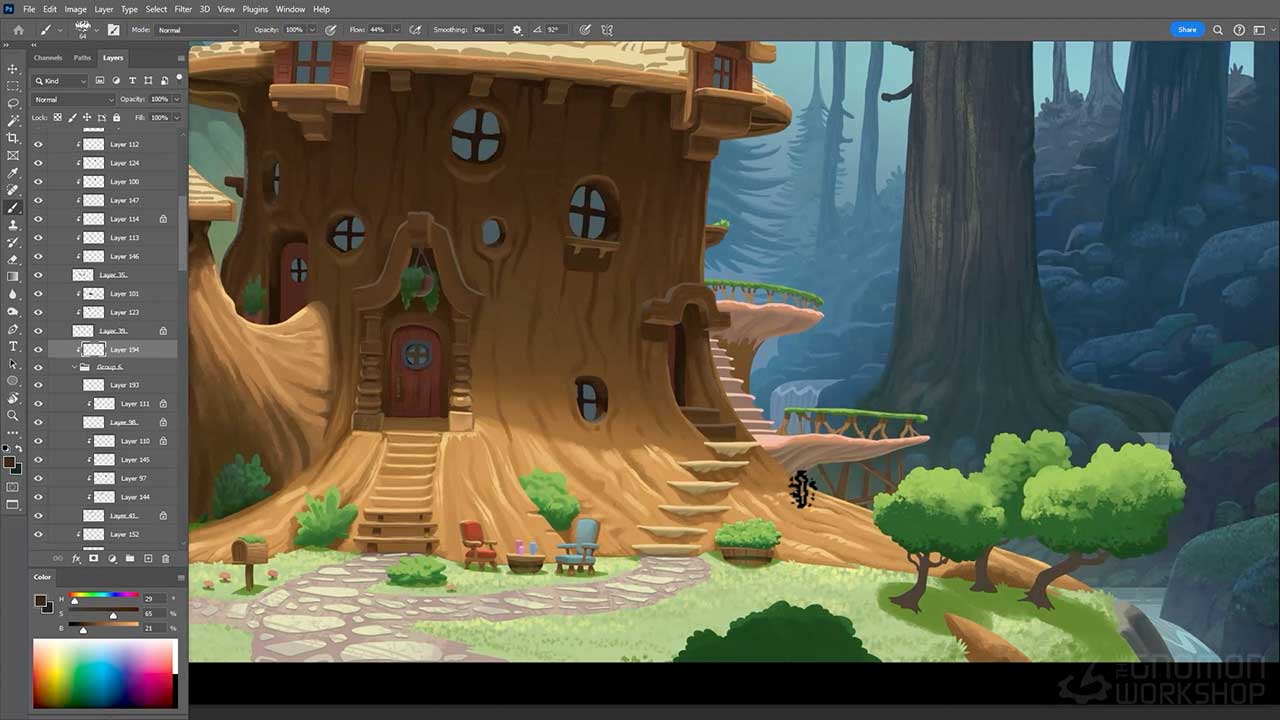Select the Clone Stamp tool

click(12, 224)
